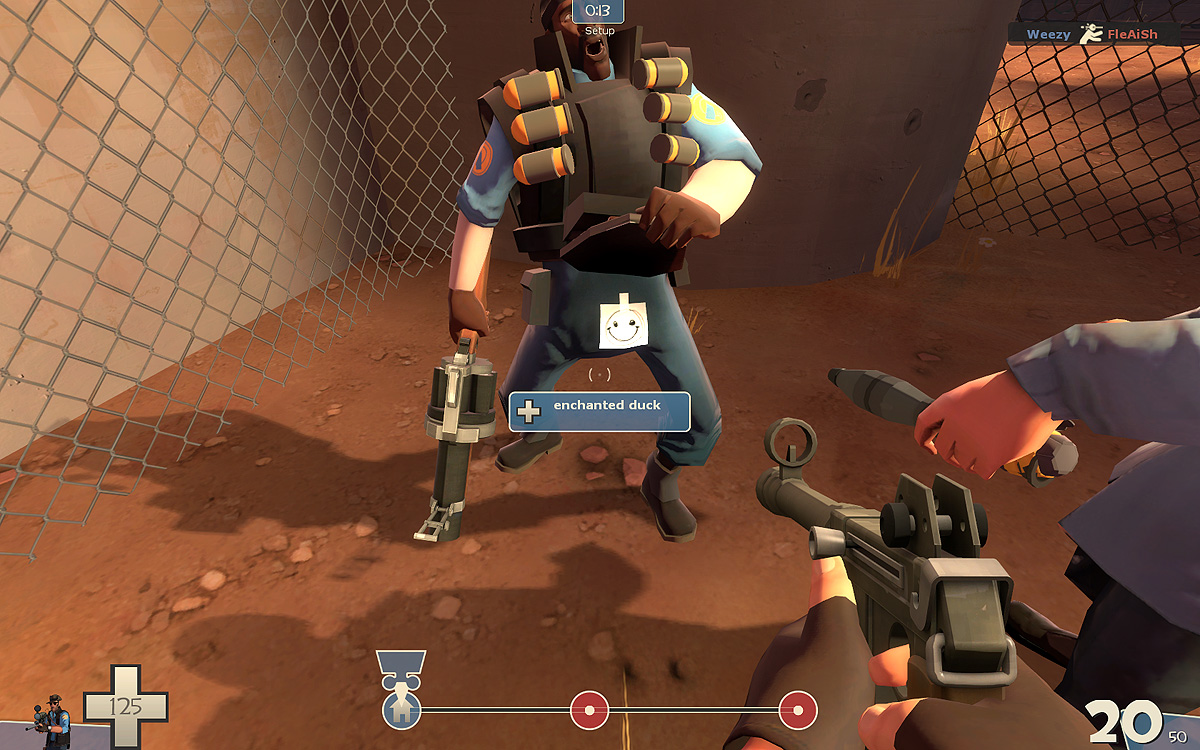Select the Weezy FleAiSh kill feed entry
The height and width of the screenshot is (750, 1200).
1092,34
